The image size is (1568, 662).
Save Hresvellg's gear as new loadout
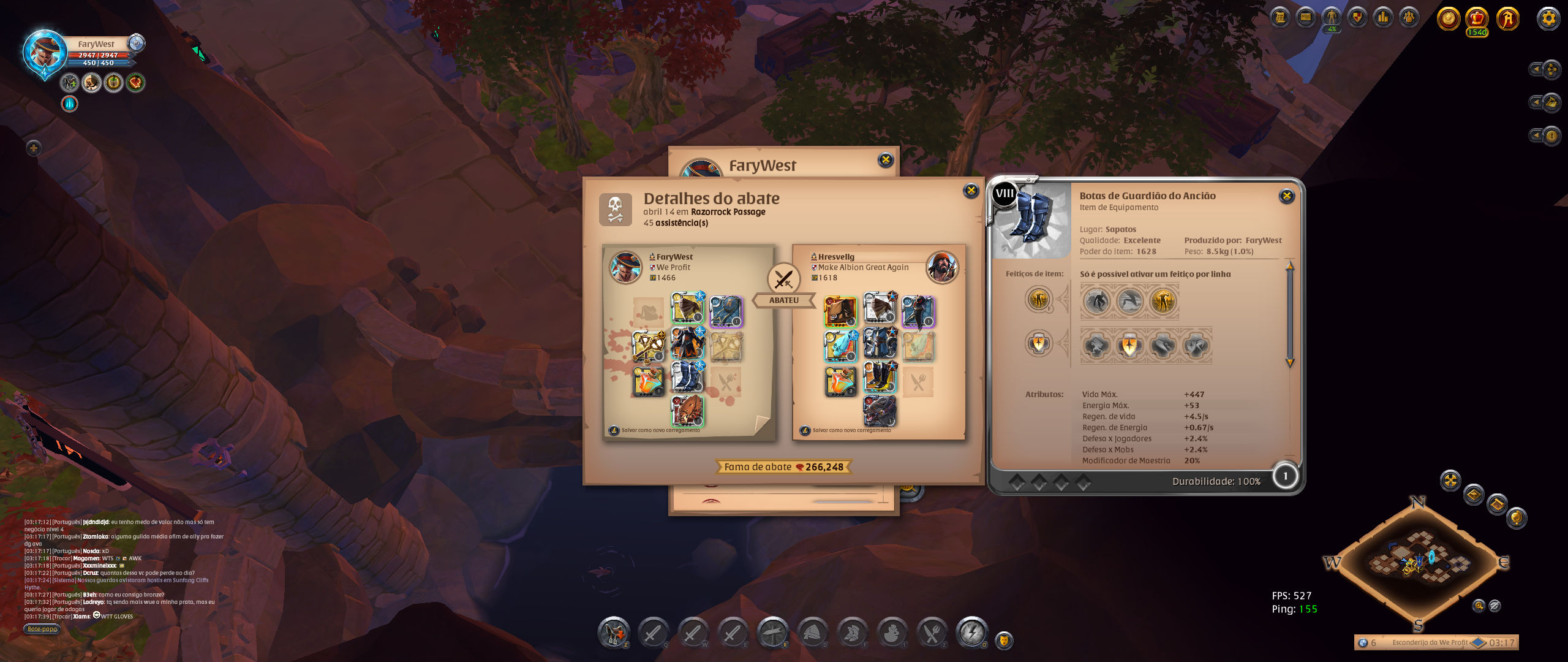(x=851, y=430)
